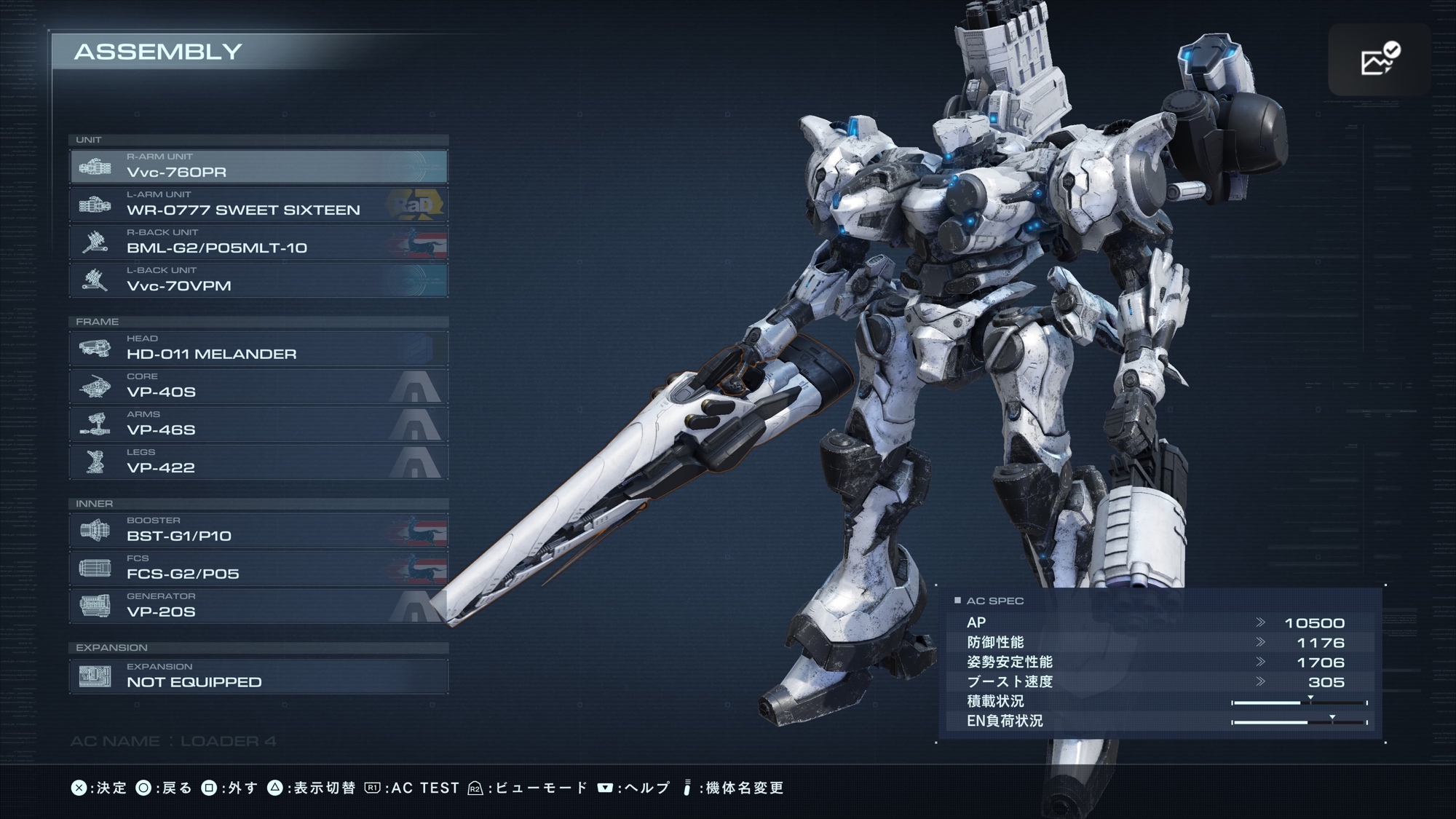The height and width of the screenshot is (819, 1456).
Task: Select the L-BACK UNIT Vvc-70VPM row
Action: tap(258, 280)
